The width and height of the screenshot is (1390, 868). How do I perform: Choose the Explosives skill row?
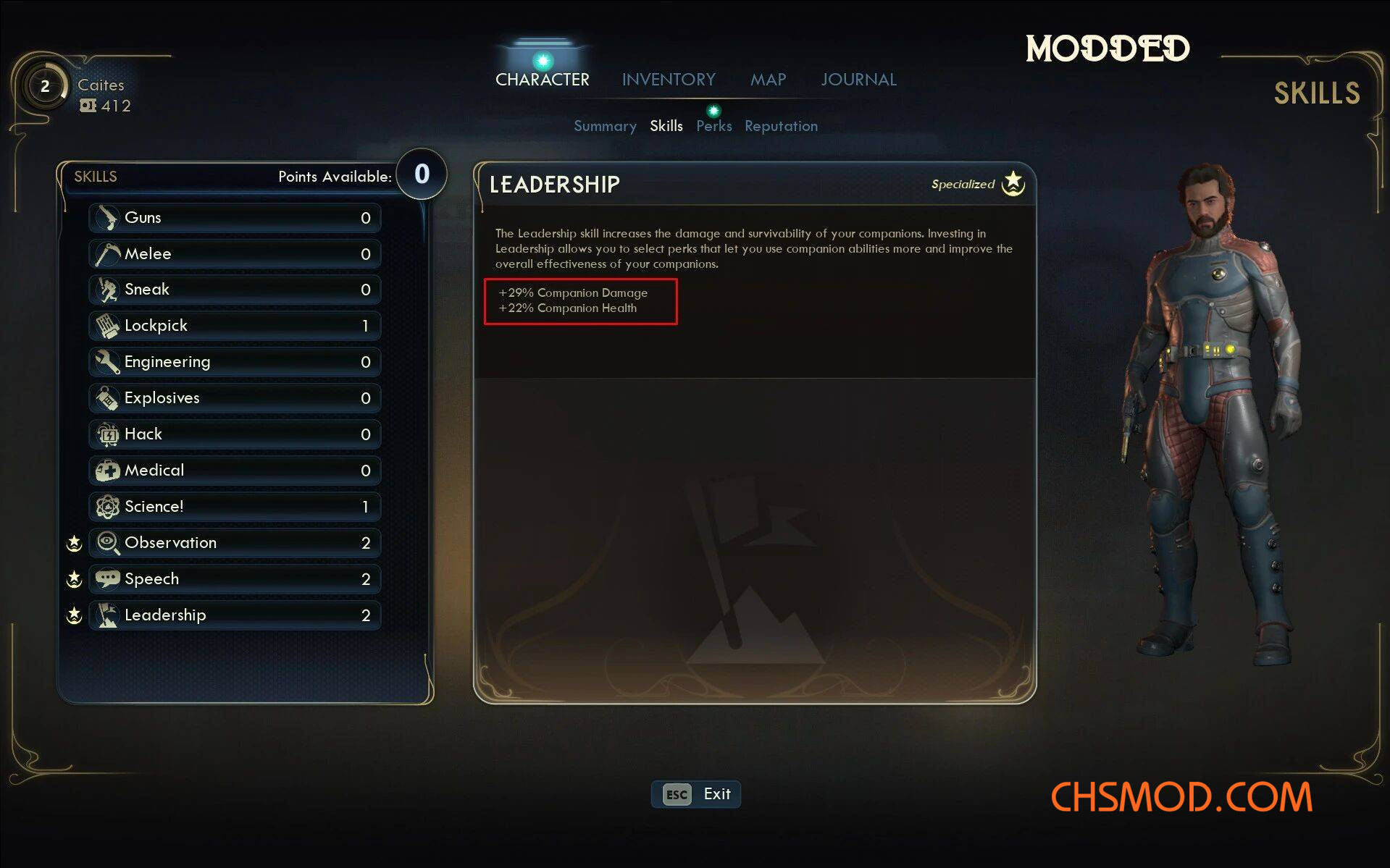[235, 398]
